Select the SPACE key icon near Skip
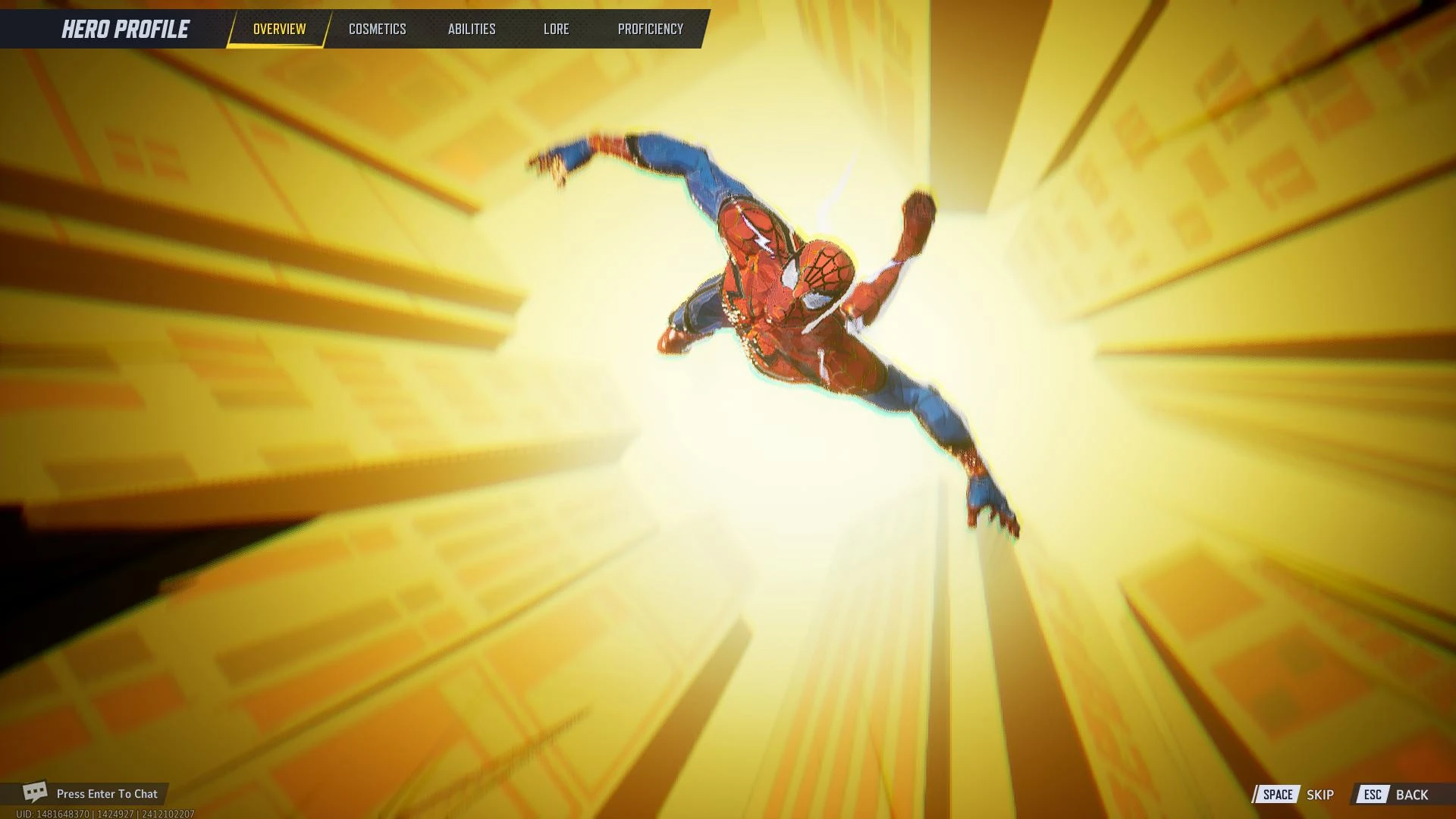The image size is (1456, 819). (1279, 795)
